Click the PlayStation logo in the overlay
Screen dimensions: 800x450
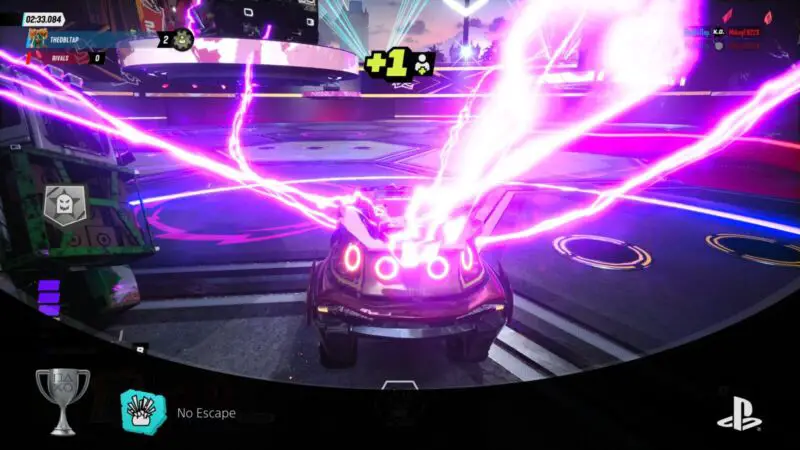click(x=737, y=411)
